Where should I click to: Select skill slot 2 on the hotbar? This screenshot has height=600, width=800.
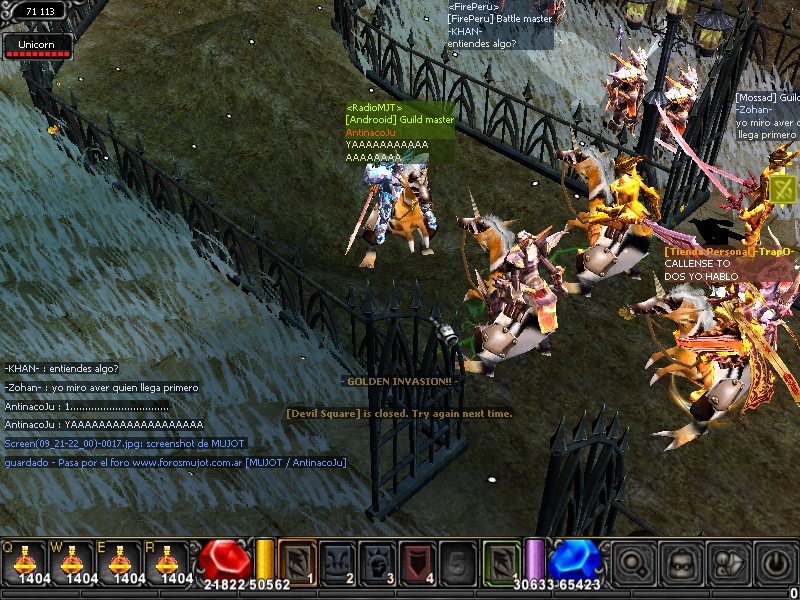click(x=337, y=562)
